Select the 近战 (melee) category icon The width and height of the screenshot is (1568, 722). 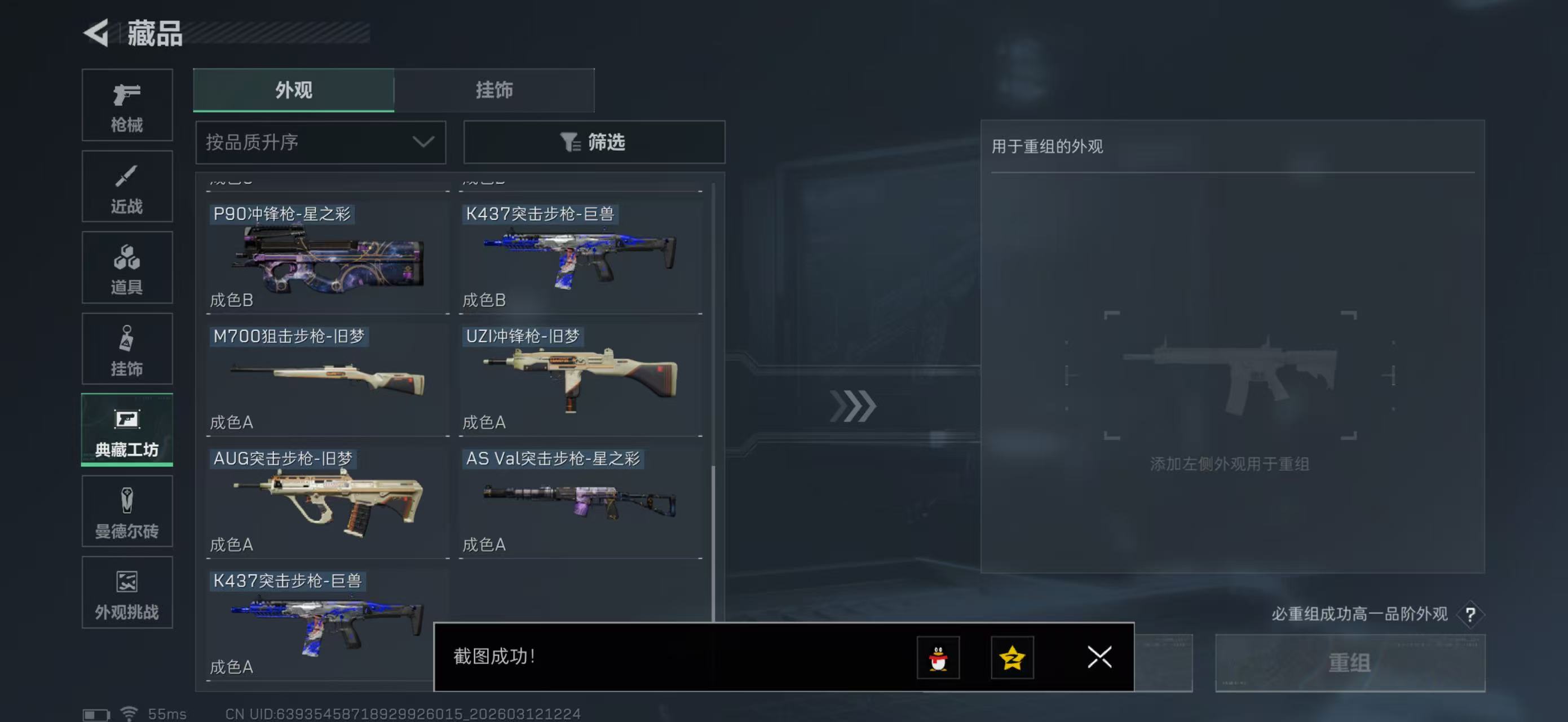click(127, 186)
